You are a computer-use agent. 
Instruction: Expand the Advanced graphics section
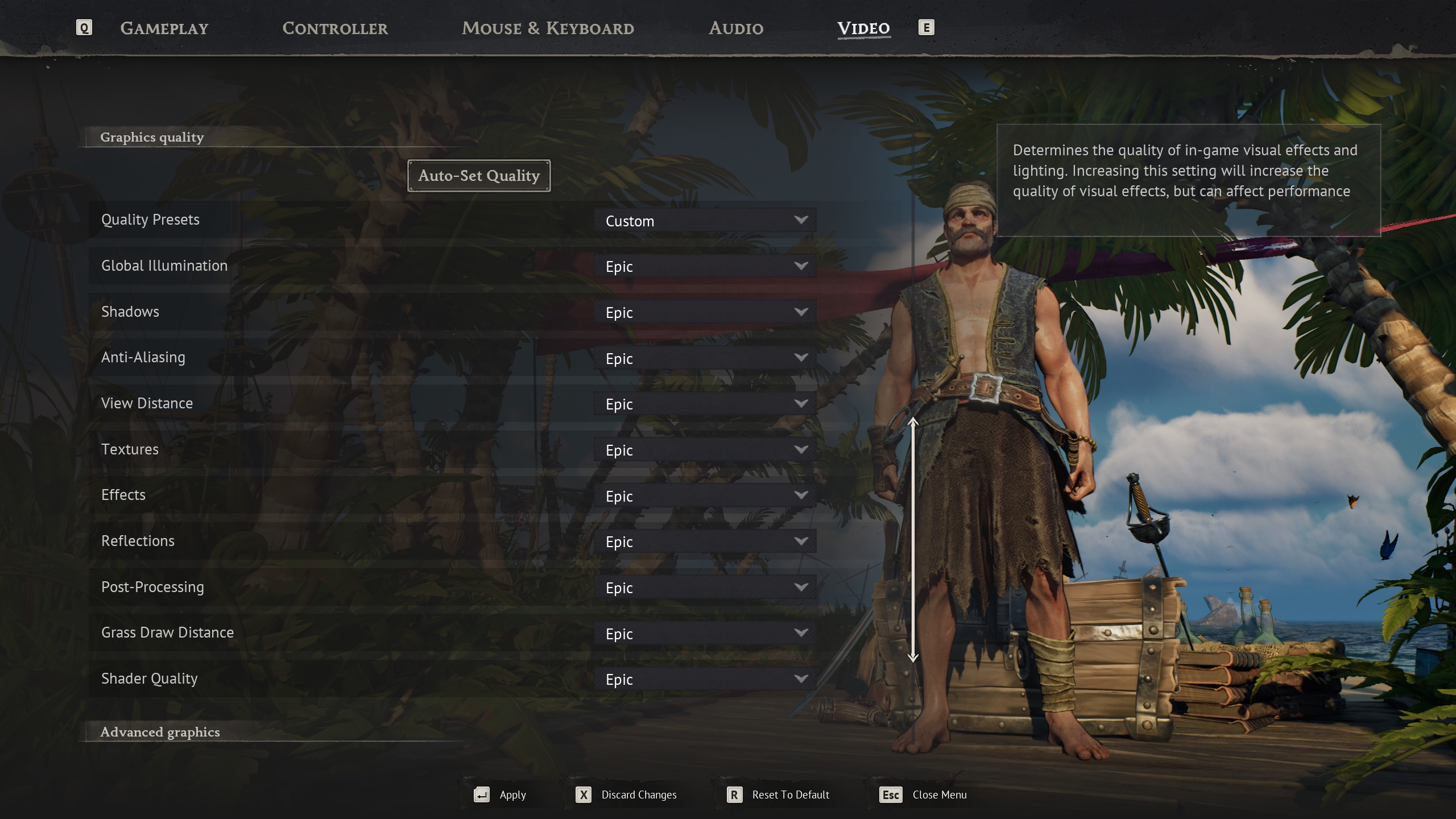click(160, 732)
